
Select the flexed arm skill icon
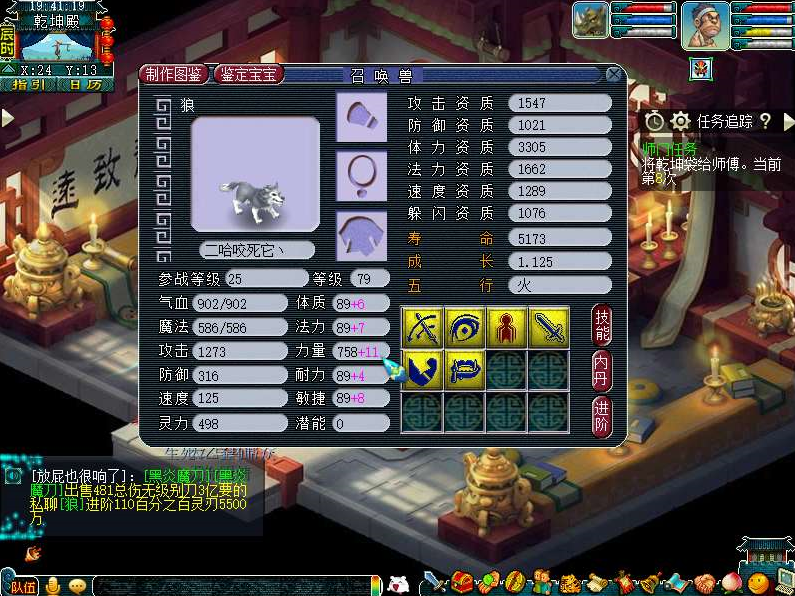(x=421, y=370)
